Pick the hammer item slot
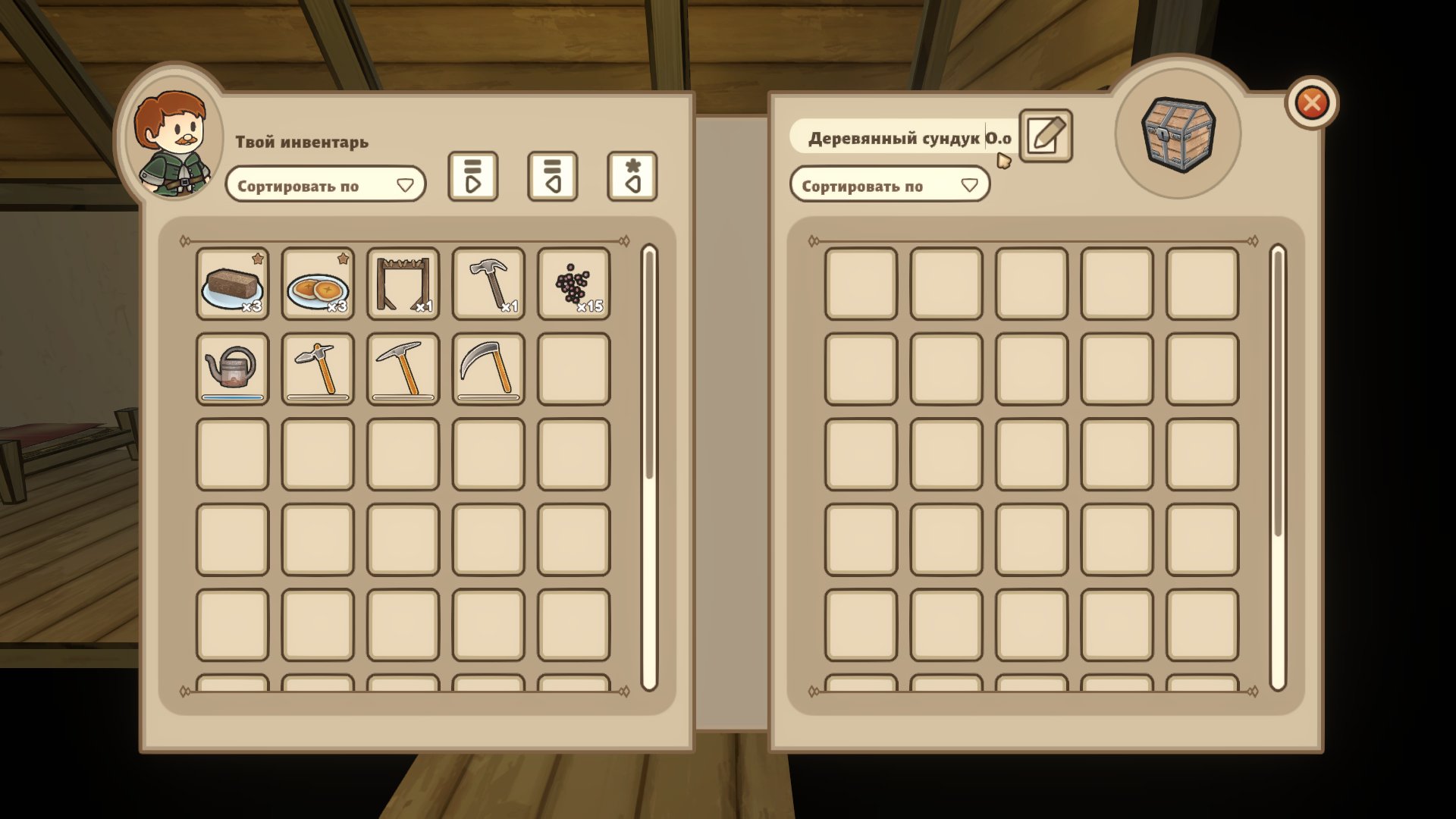This screenshot has width=1456, height=819. point(488,284)
